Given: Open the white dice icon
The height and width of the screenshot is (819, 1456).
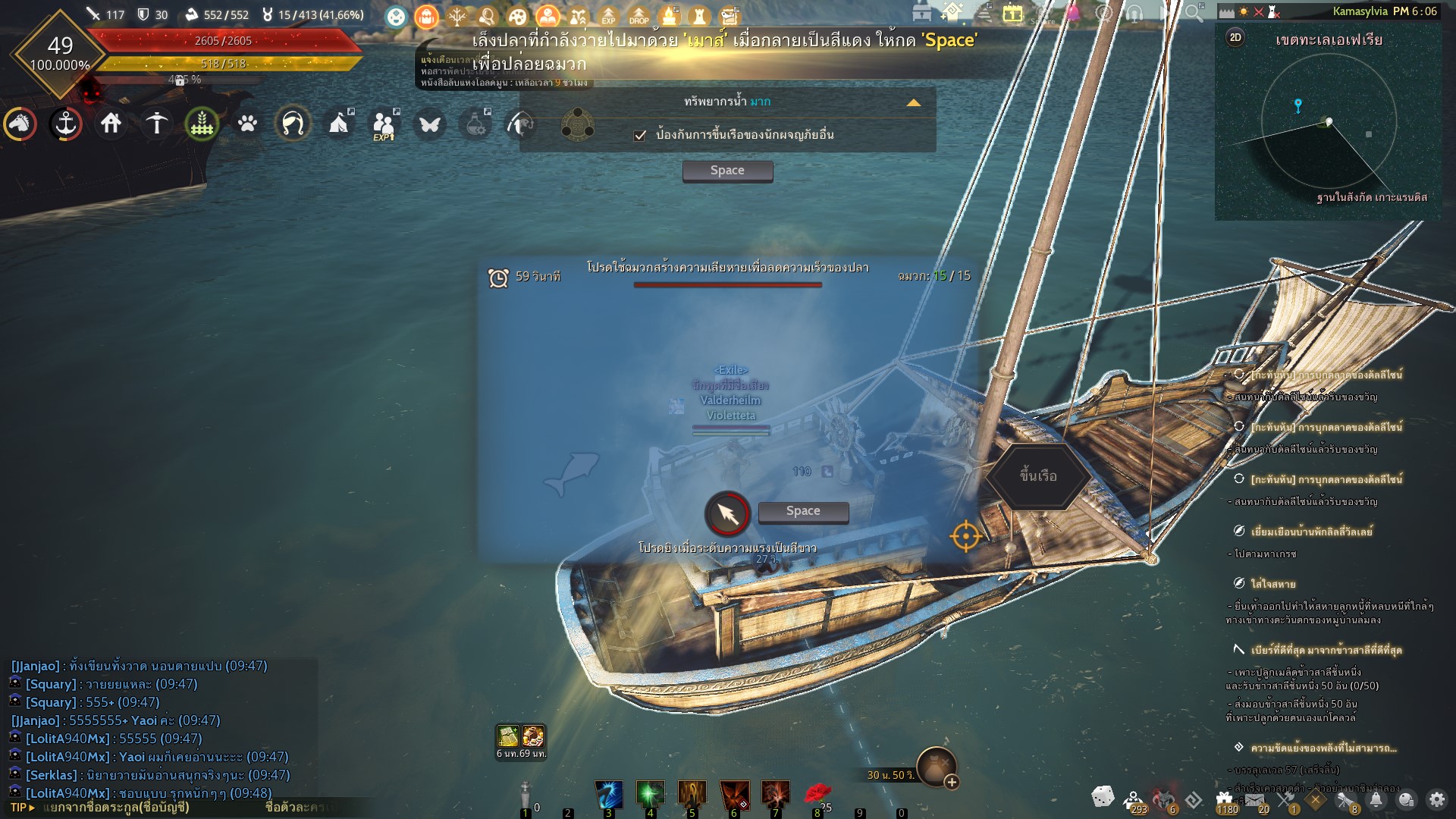Looking at the screenshot, I should click(1103, 797).
